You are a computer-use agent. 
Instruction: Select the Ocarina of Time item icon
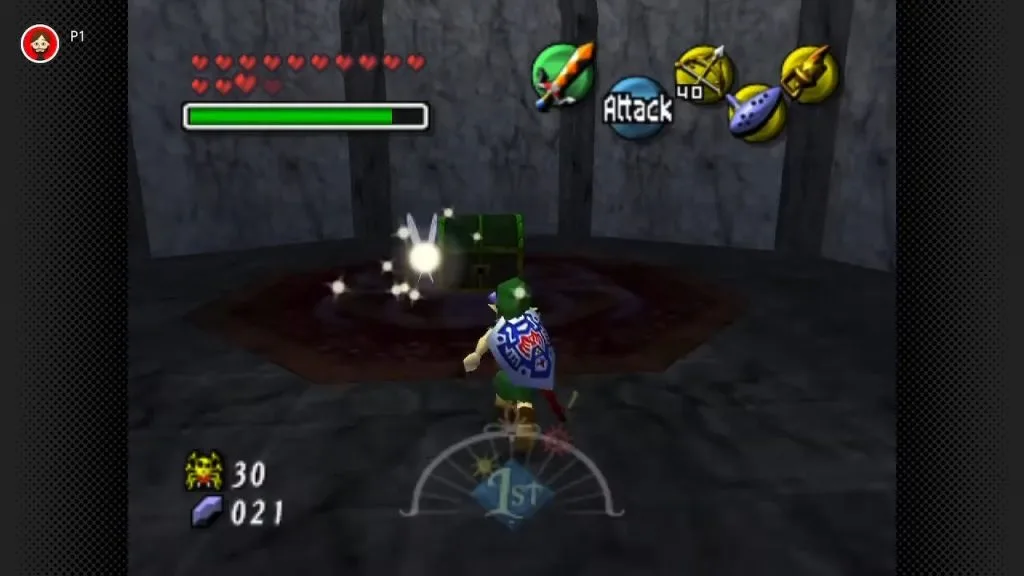pos(755,112)
